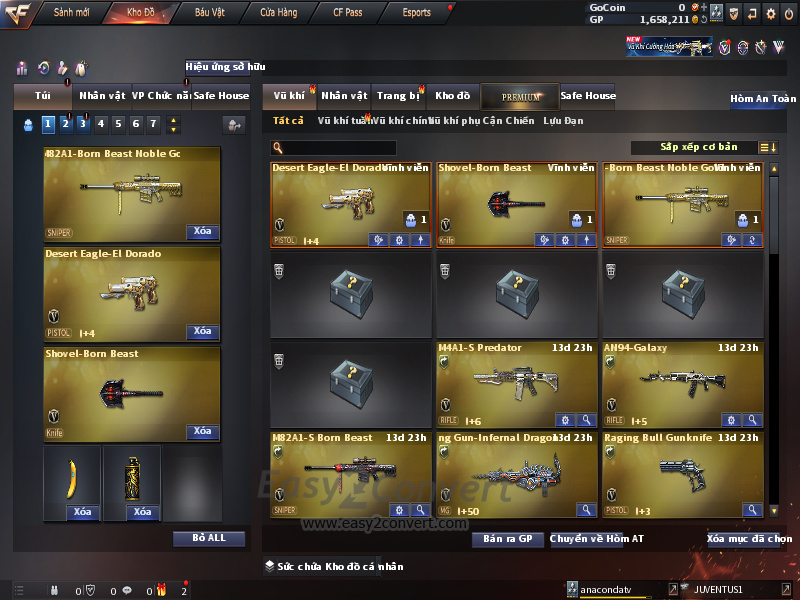
Task: Select bag page number 4
Action: [118, 124]
